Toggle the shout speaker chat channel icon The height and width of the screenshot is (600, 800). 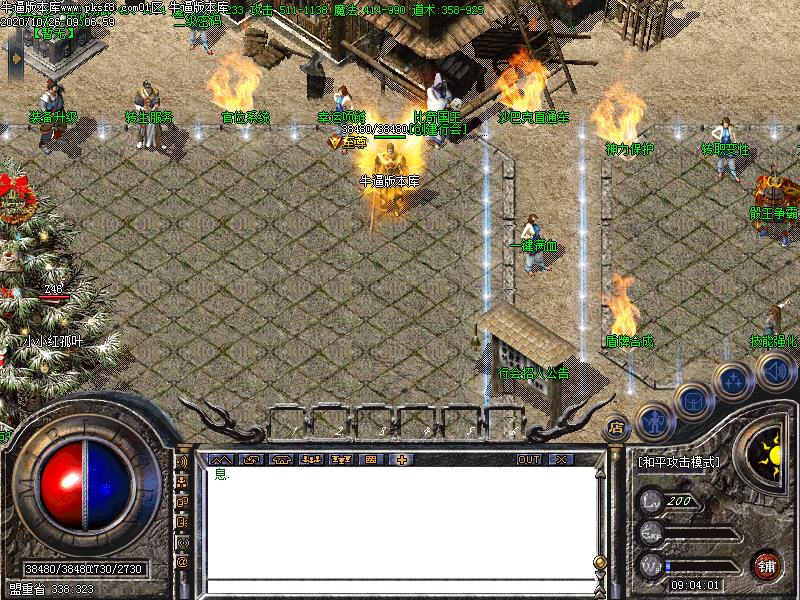point(182,463)
